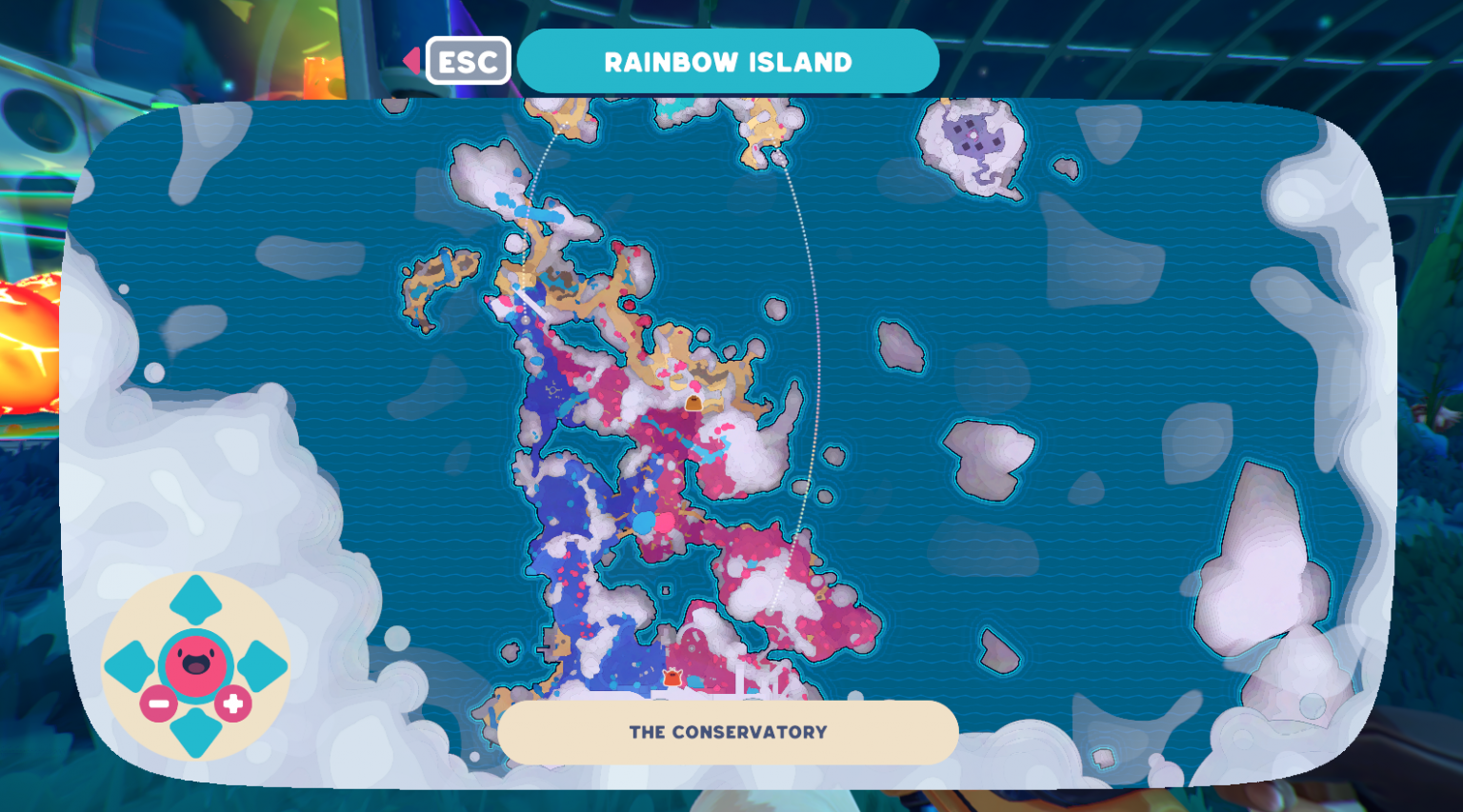The height and width of the screenshot is (812, 1463).
Task: Click the pan-up arrow on the map navigator
Action: (x=195, y=600)
